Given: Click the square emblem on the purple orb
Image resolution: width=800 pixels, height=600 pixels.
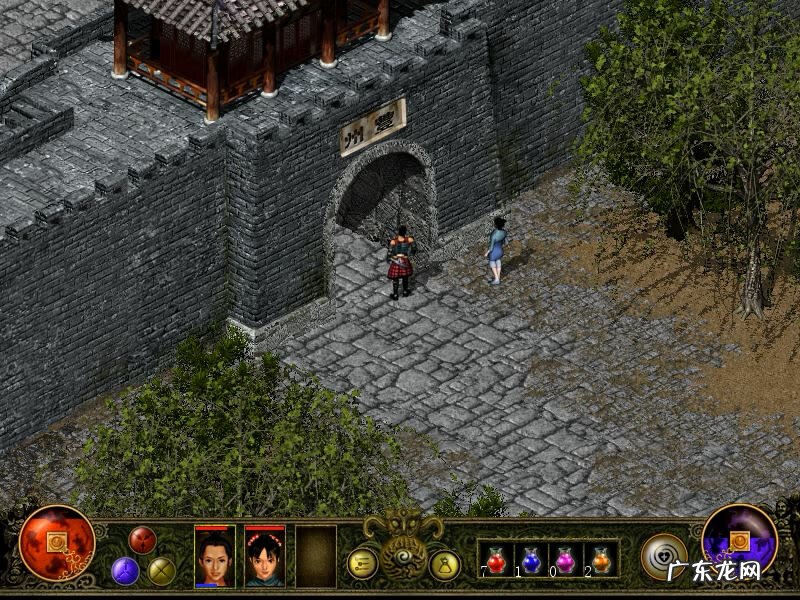Looking at the screenshot, I should [740, 541].
